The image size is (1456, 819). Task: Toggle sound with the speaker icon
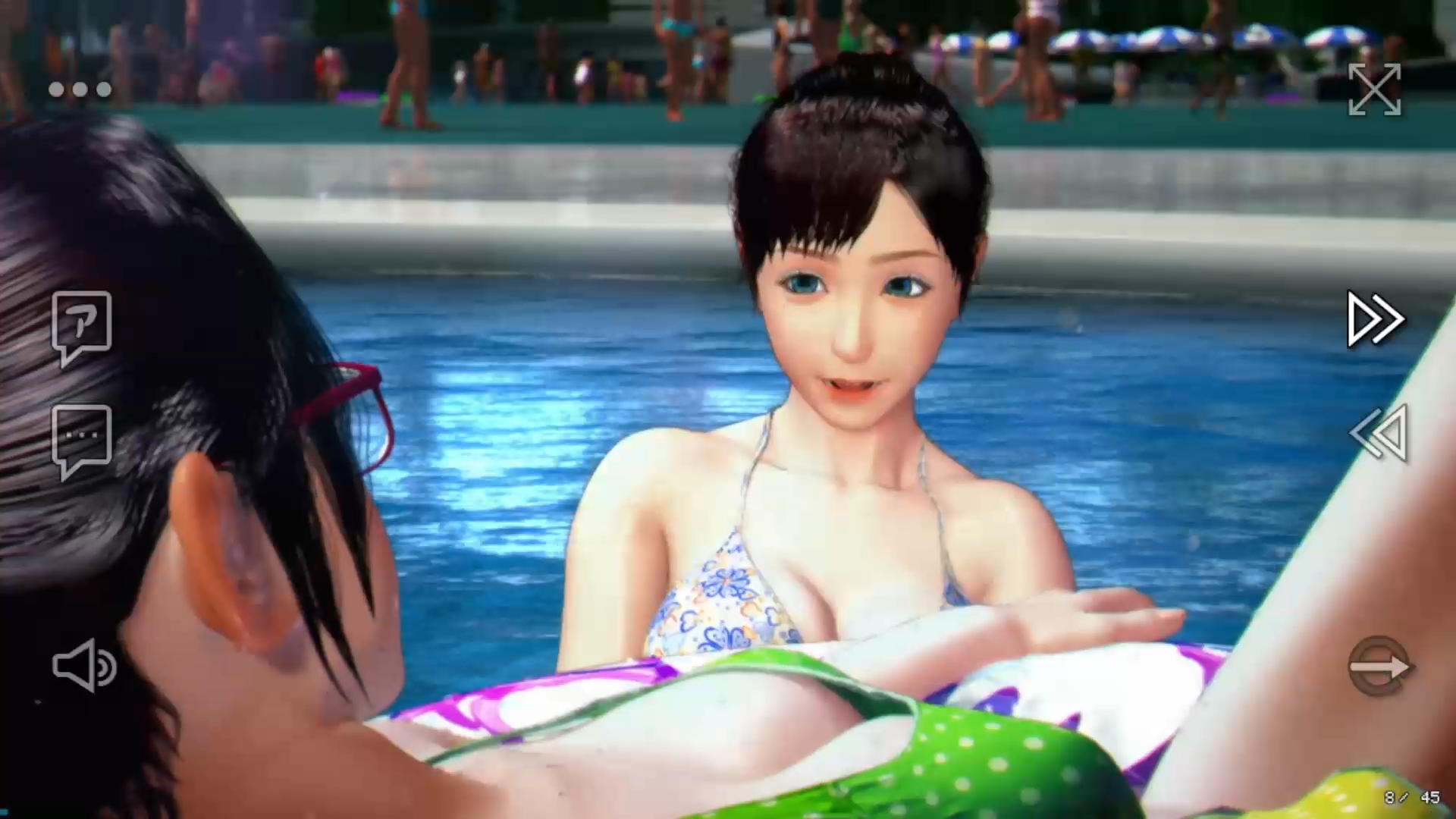coord(84,665)
